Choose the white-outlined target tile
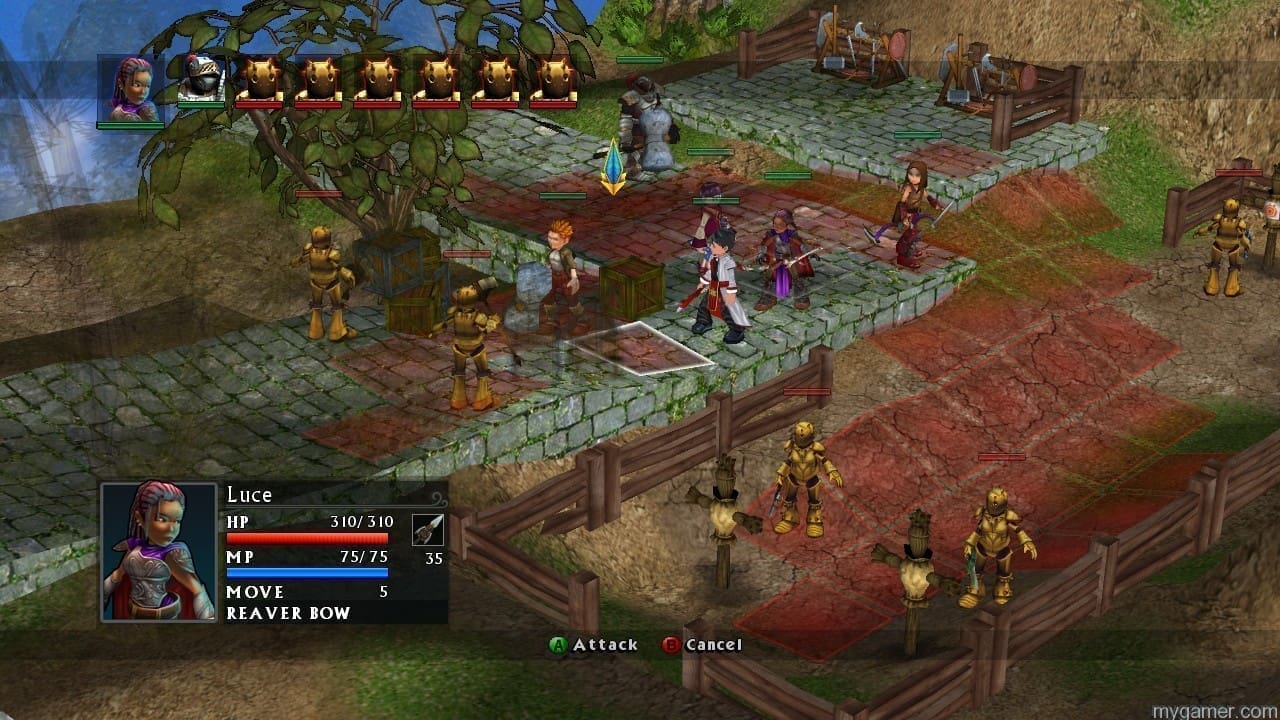Screen dimensions: 1280x720 (x=641, y=347)
